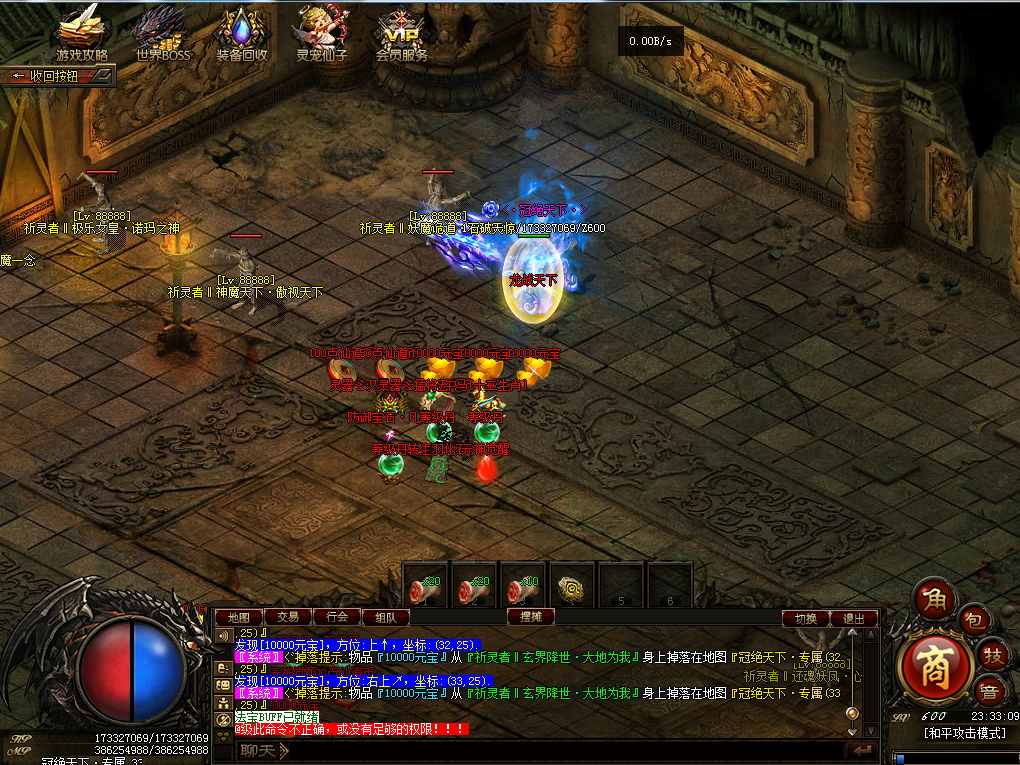Open the 世界BOSS menu
1020x765 pixels.
[x=162, y=34]
